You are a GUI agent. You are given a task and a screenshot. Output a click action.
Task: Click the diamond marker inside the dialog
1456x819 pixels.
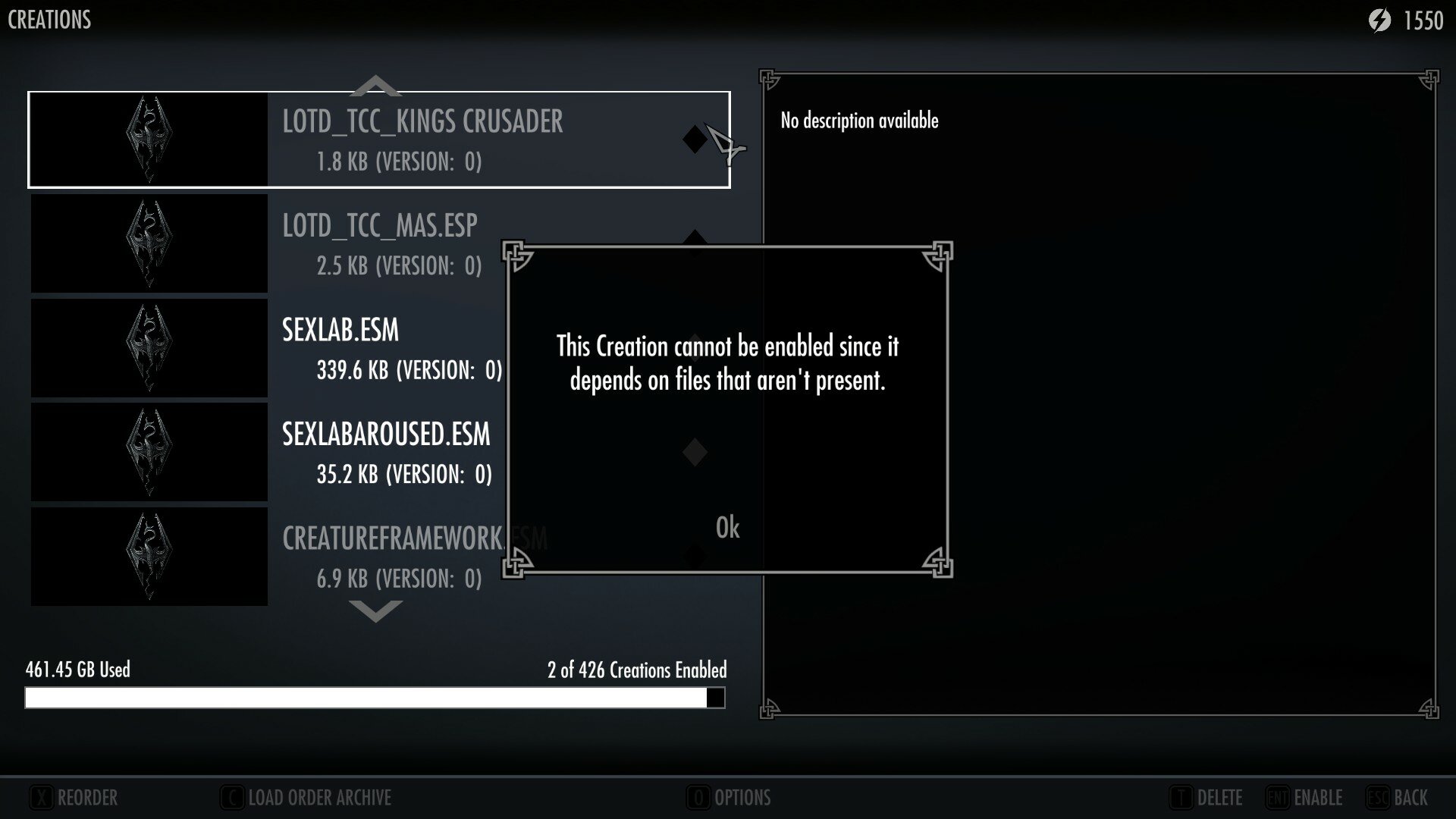(694, 450)
